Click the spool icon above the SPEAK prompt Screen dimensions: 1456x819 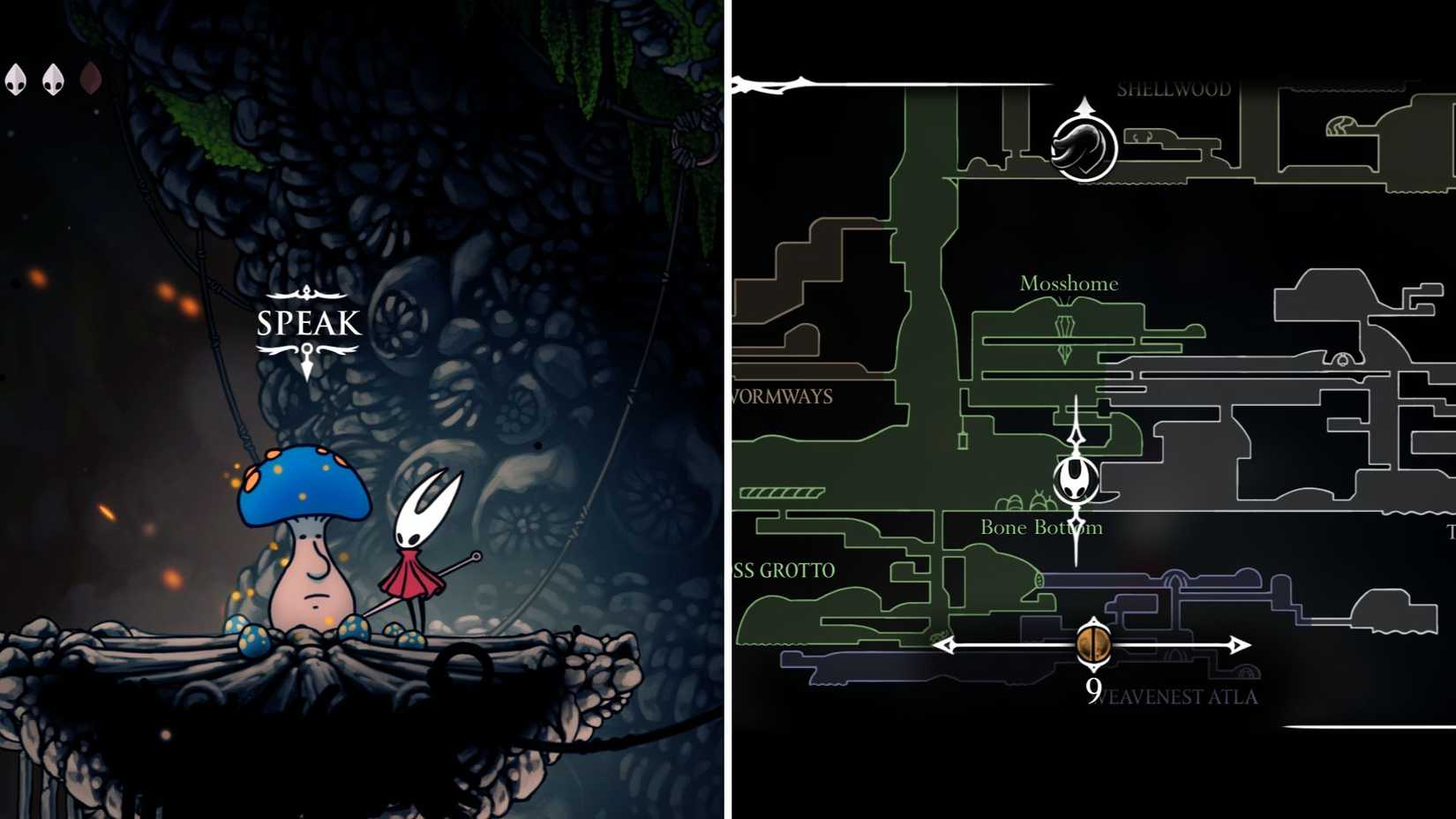point(306,294)
